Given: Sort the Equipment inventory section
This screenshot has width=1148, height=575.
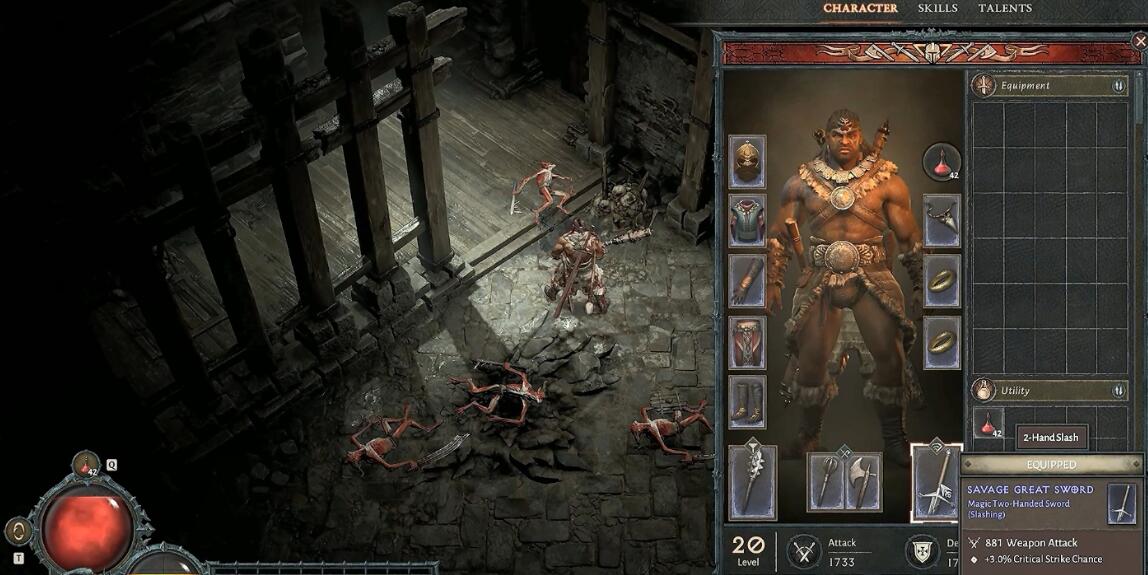Looking at the screenshot, I should click(1118, 86).
